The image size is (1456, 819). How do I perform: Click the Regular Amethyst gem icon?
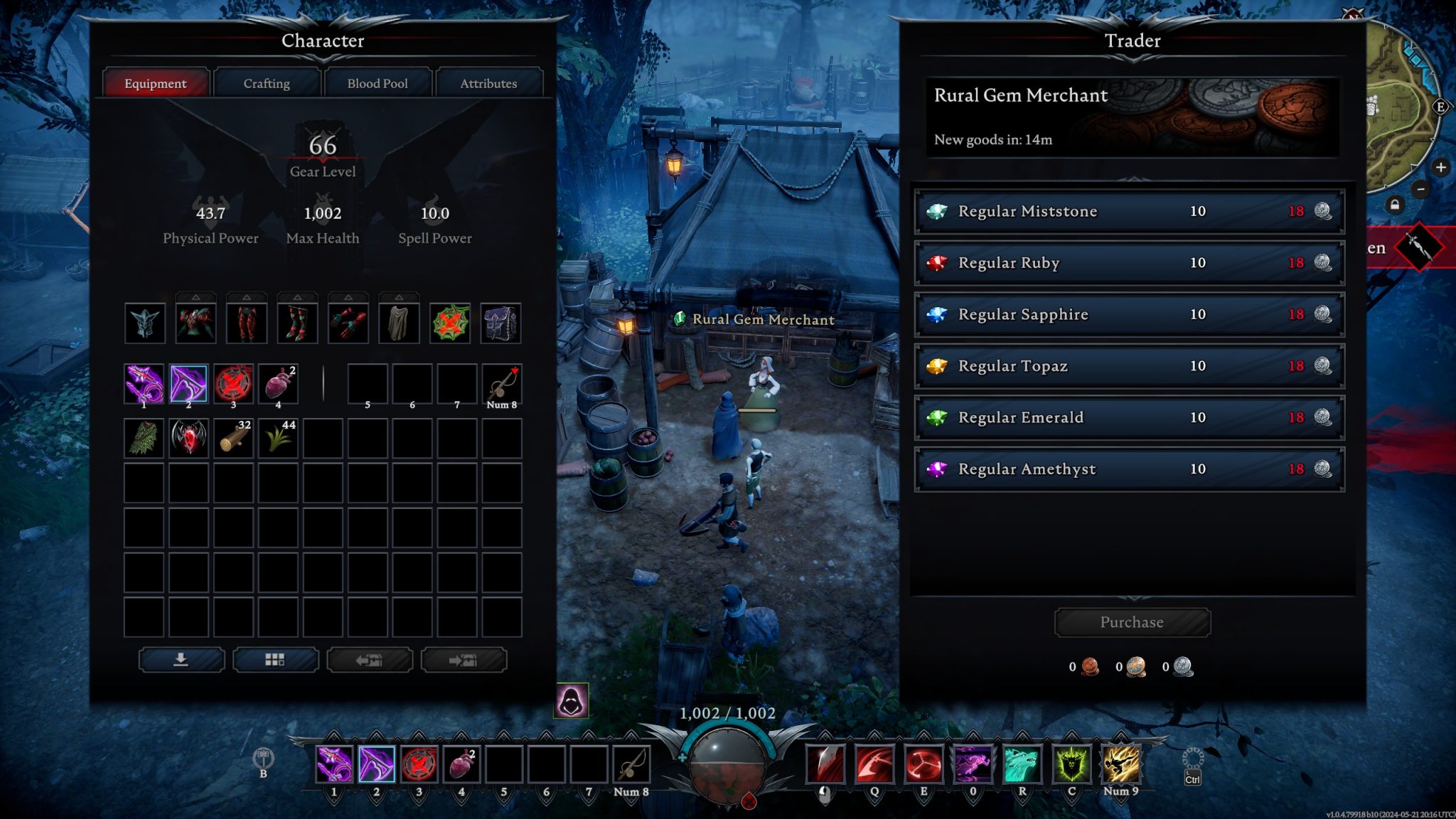(939, 469)
